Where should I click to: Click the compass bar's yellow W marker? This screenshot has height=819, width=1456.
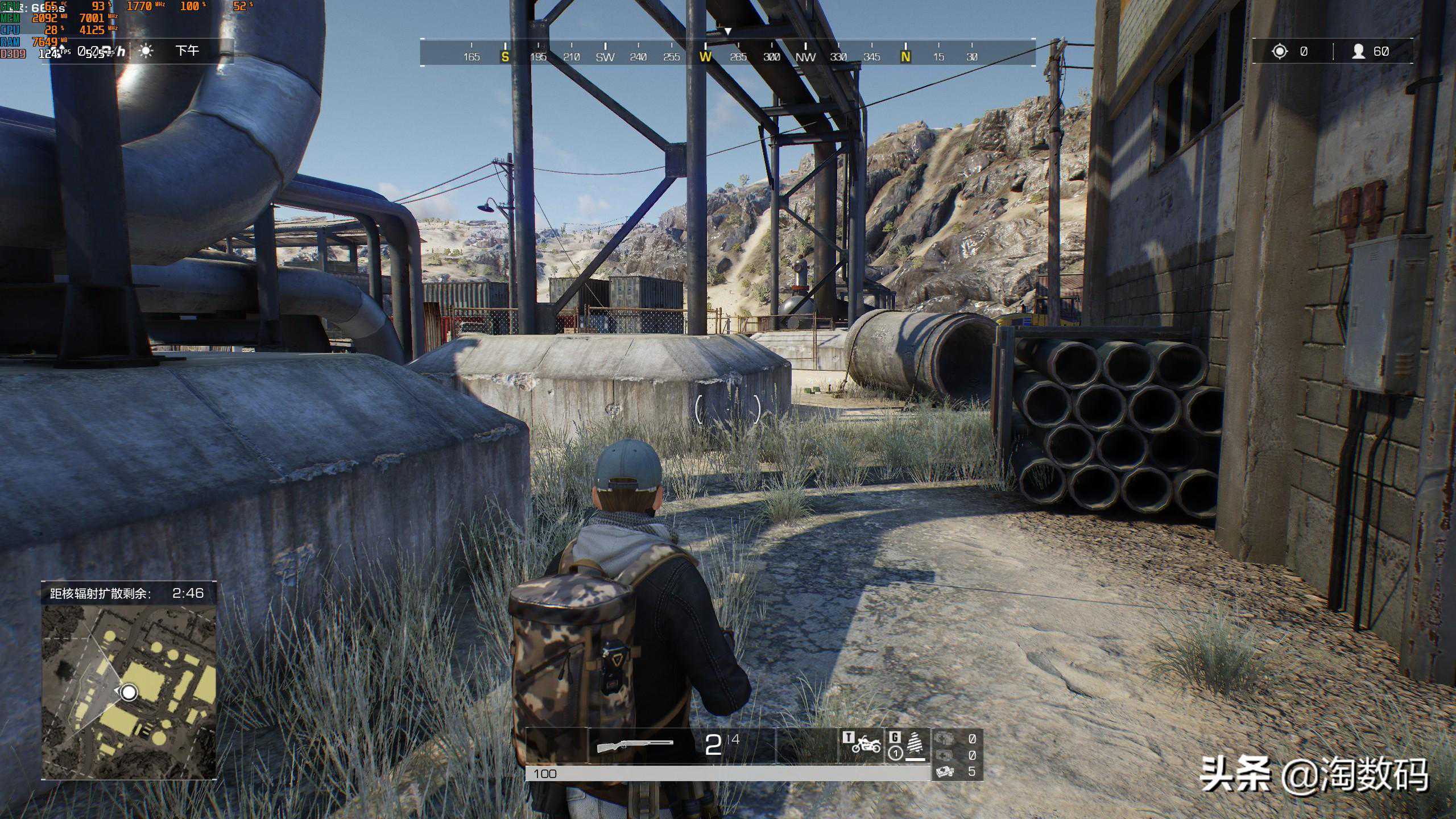pos(705,56)
